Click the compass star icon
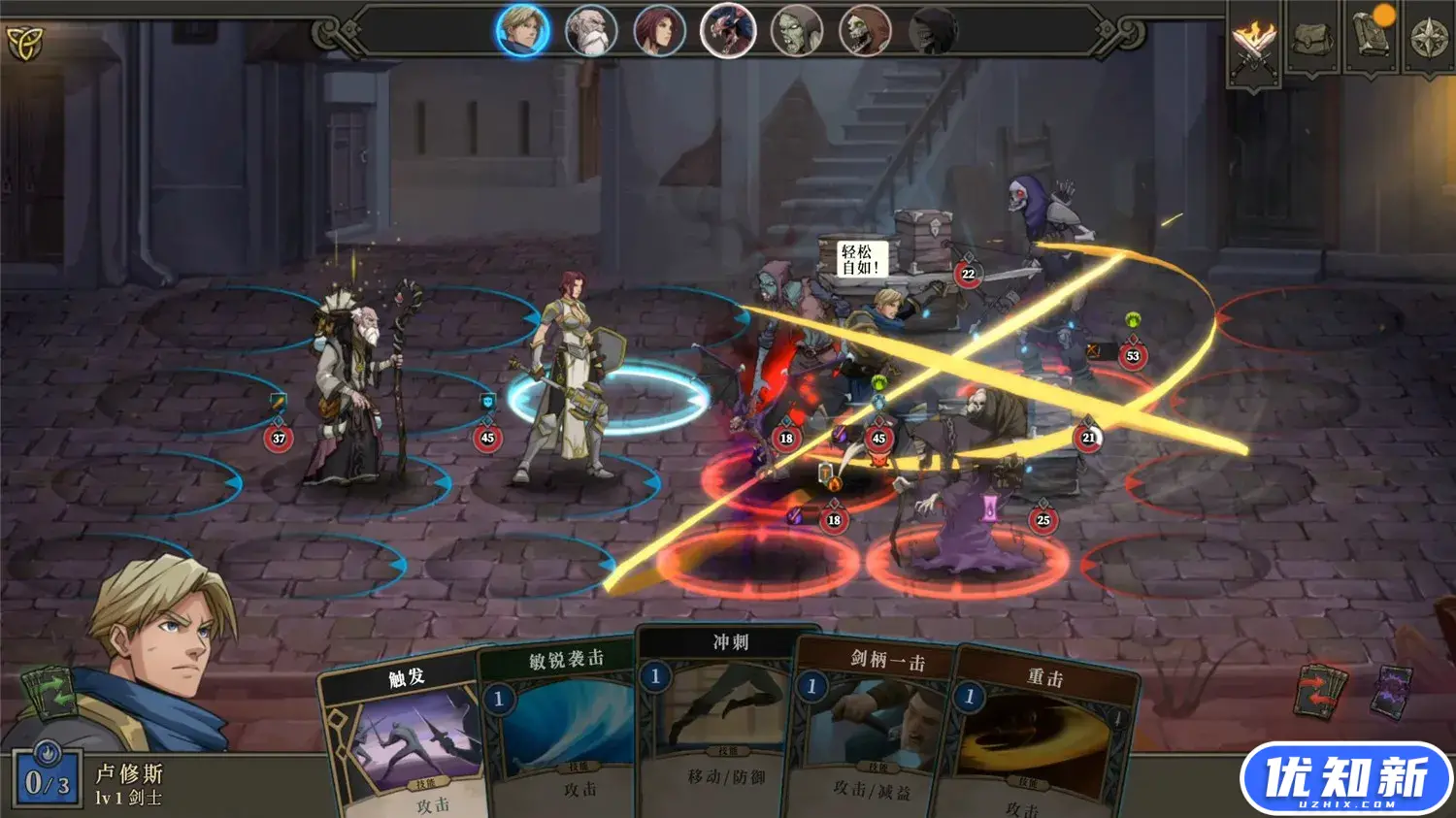The image size is (1456, 818). click(1428, 39)
